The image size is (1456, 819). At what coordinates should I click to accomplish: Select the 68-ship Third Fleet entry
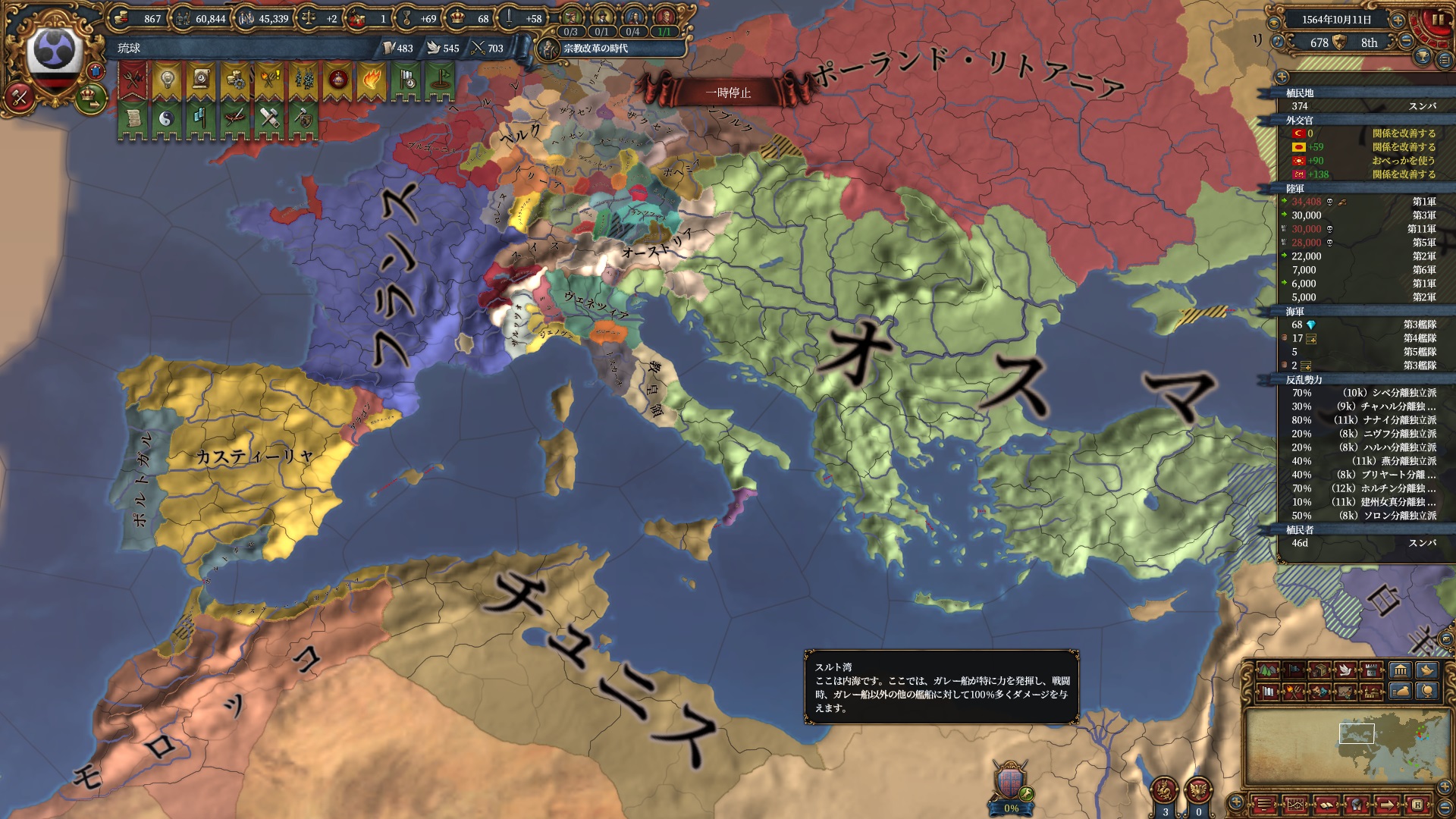(1357, 325)
